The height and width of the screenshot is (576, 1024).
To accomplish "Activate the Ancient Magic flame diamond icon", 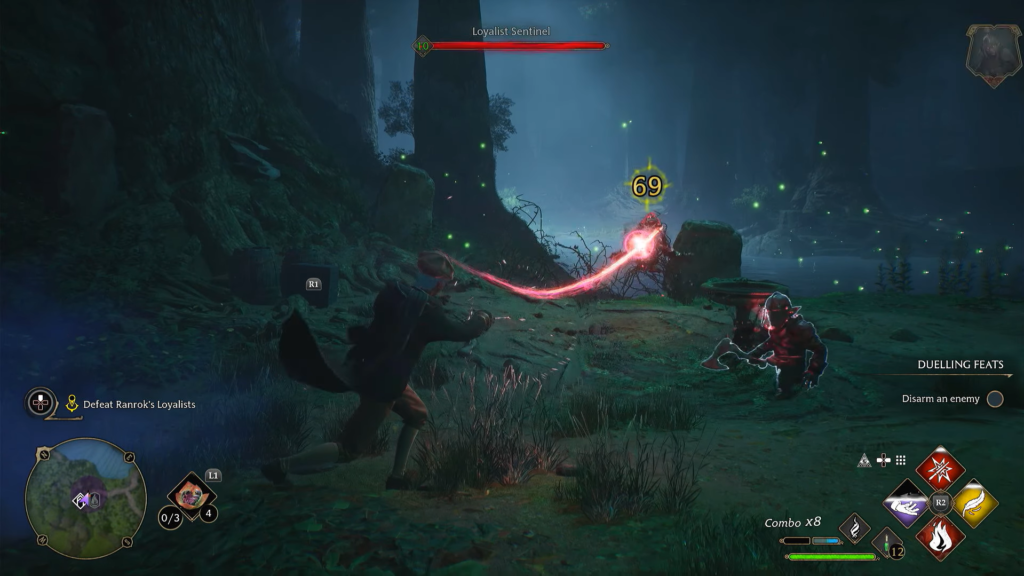I will click(854, 526).
